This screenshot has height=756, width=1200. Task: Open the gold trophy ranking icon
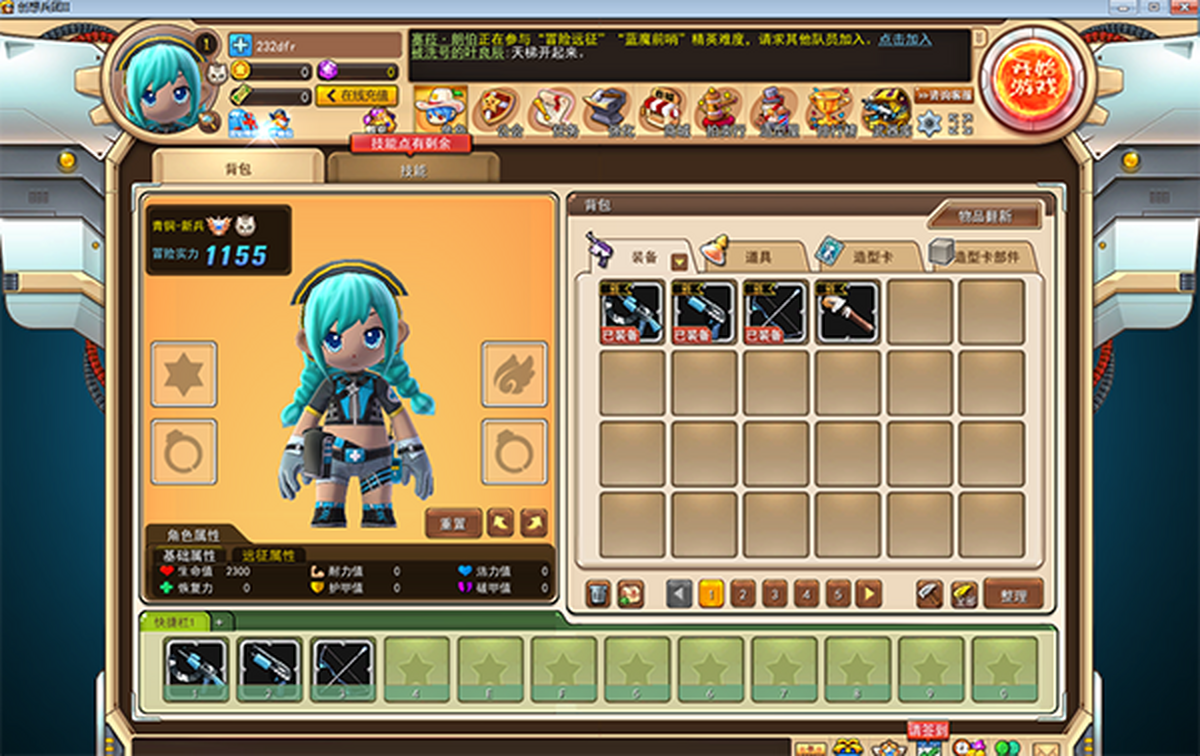pos(830,109)
